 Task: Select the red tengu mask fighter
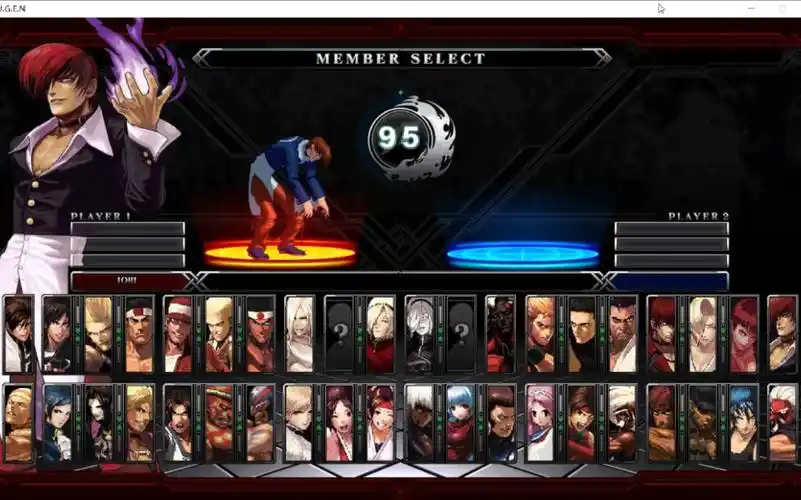(783, 423)
